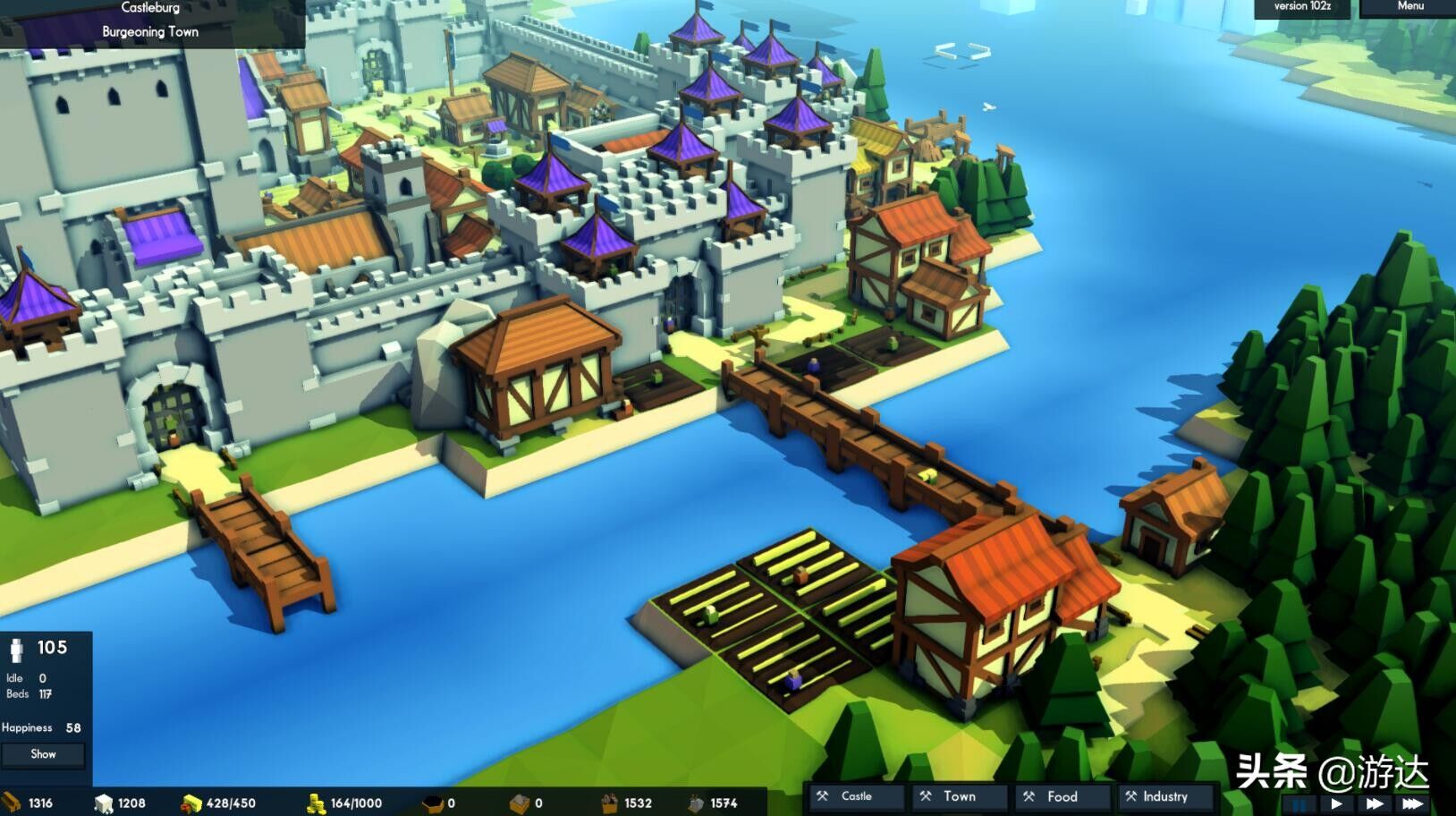Select the Food build category
This screenshot has width=1456, height=816.
pyautogui.click(x=1062, y=795)
